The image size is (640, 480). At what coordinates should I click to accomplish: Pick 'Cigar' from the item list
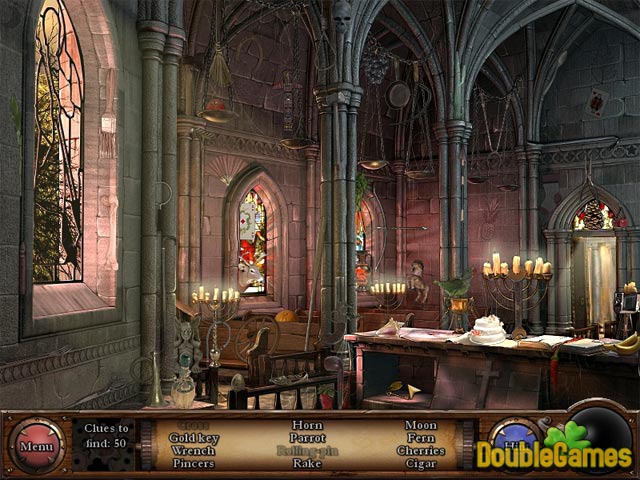(420, 463)
